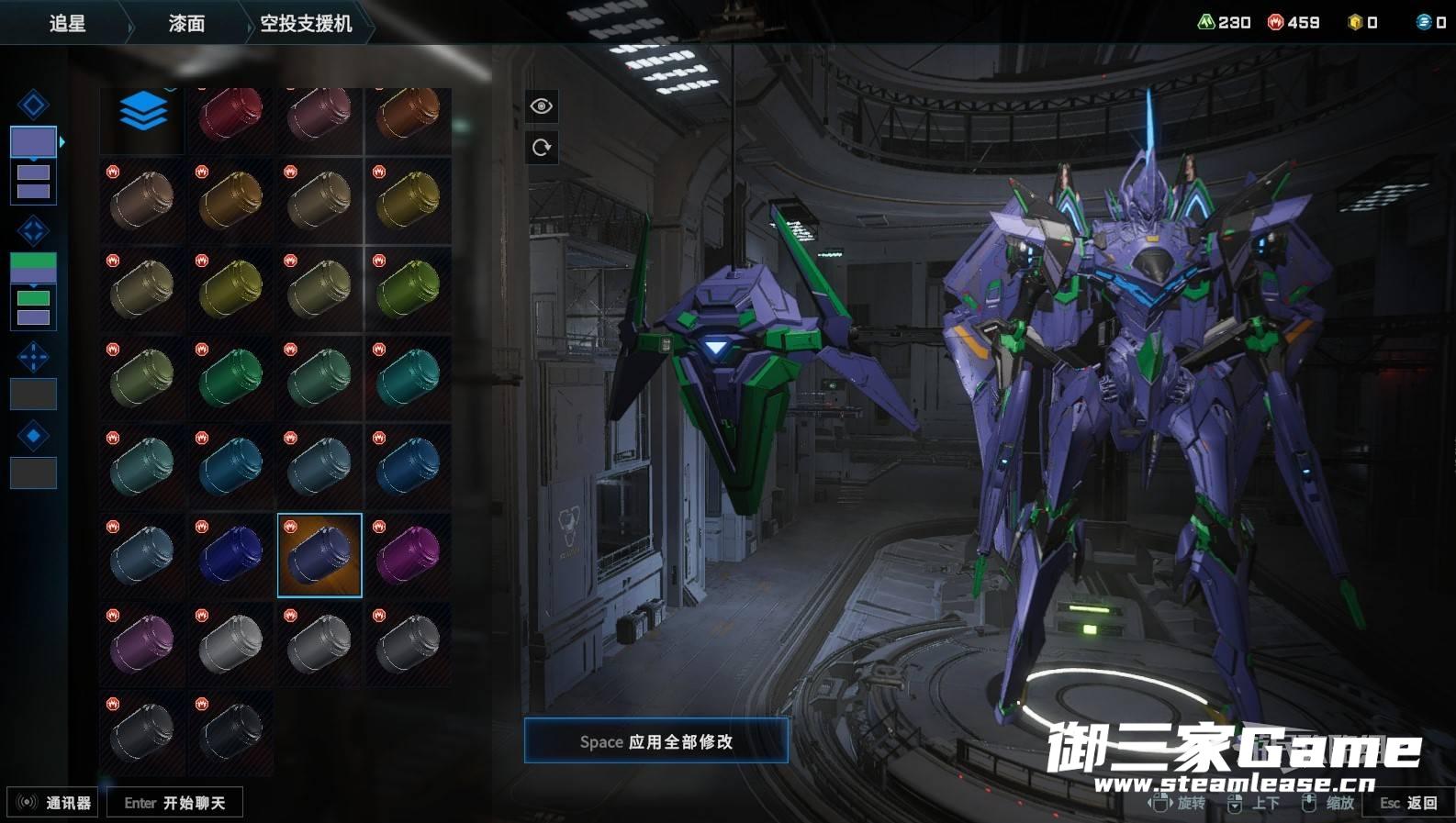Return using the 返回 button
This screenshot has height=823, width=1456.
pos(1409,803)
